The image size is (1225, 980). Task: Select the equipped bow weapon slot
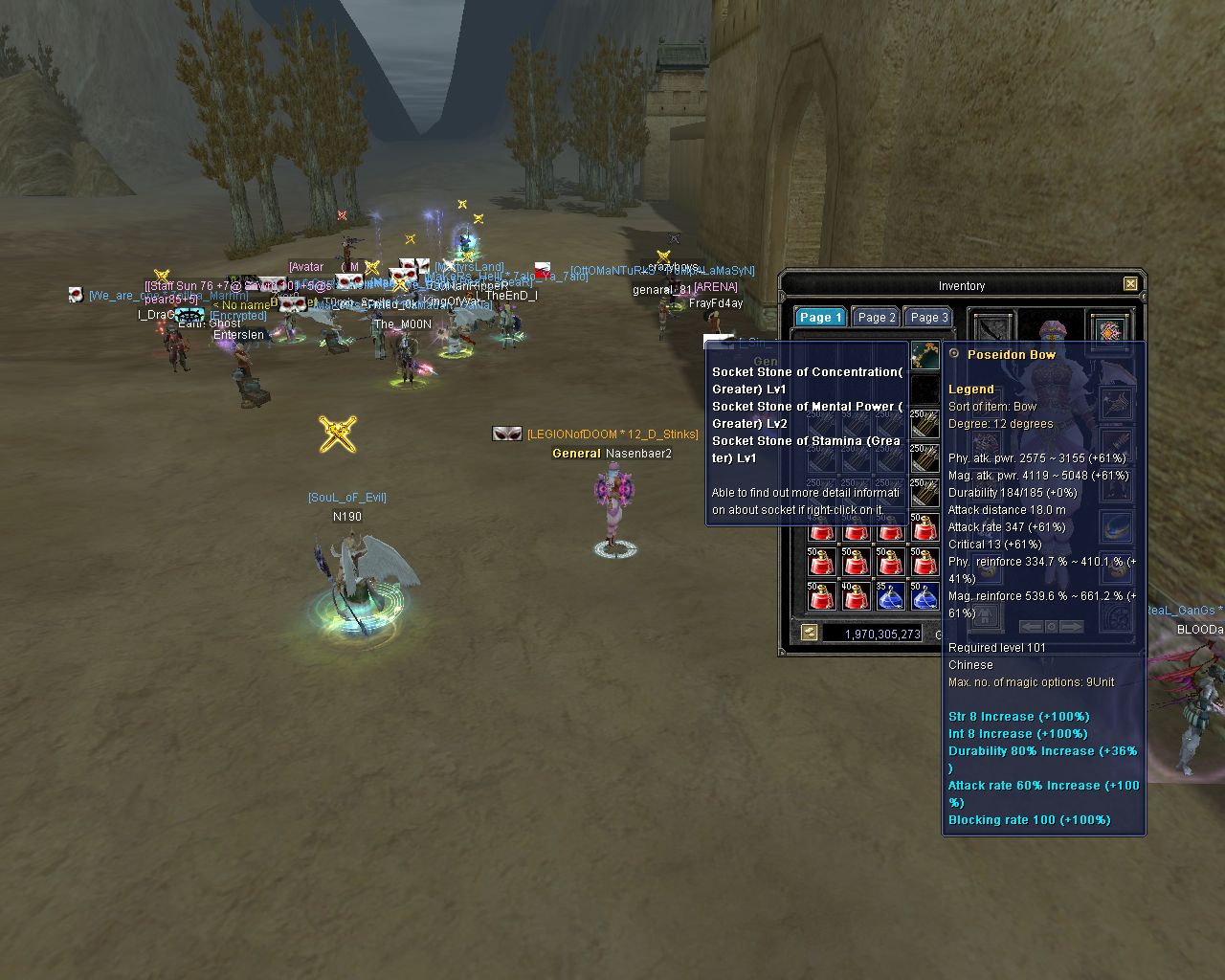click(991, 328)
